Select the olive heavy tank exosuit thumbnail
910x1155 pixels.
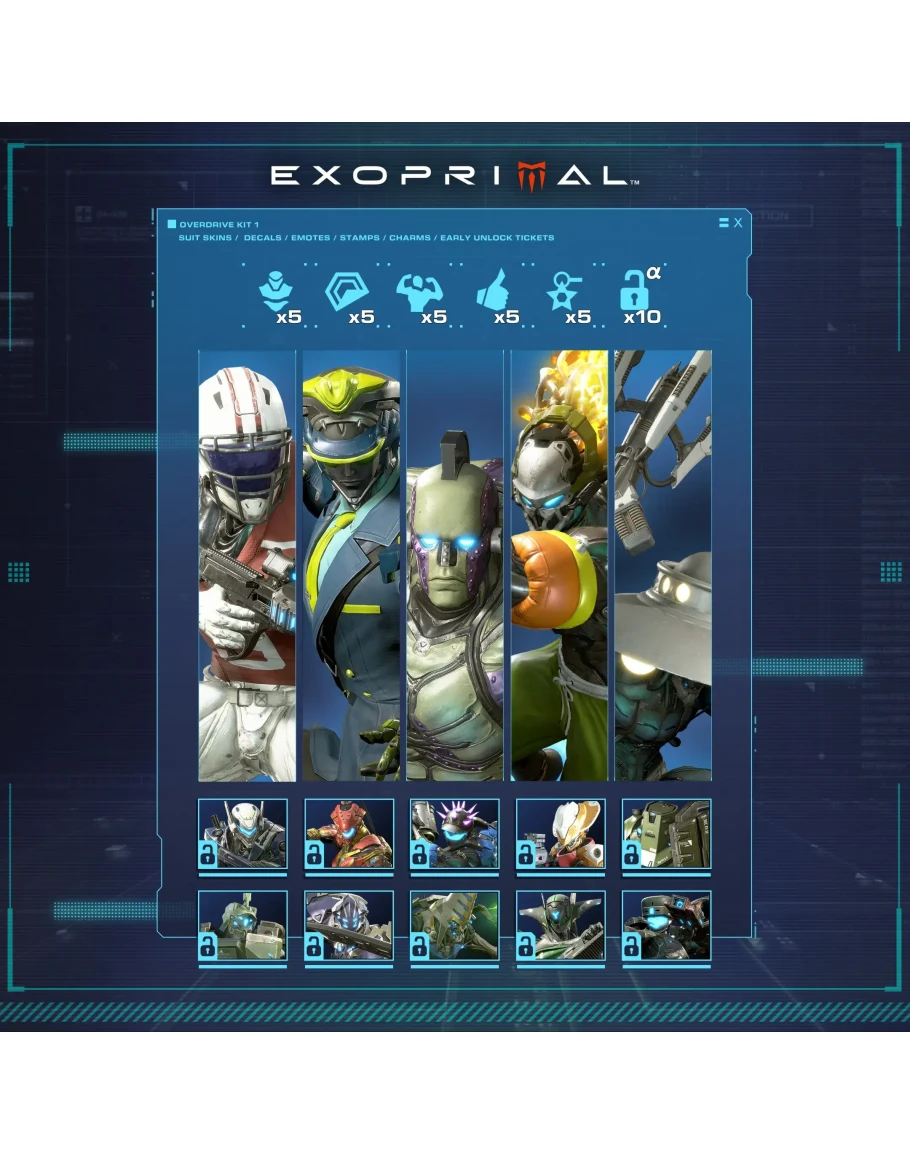tap(667, 833)
